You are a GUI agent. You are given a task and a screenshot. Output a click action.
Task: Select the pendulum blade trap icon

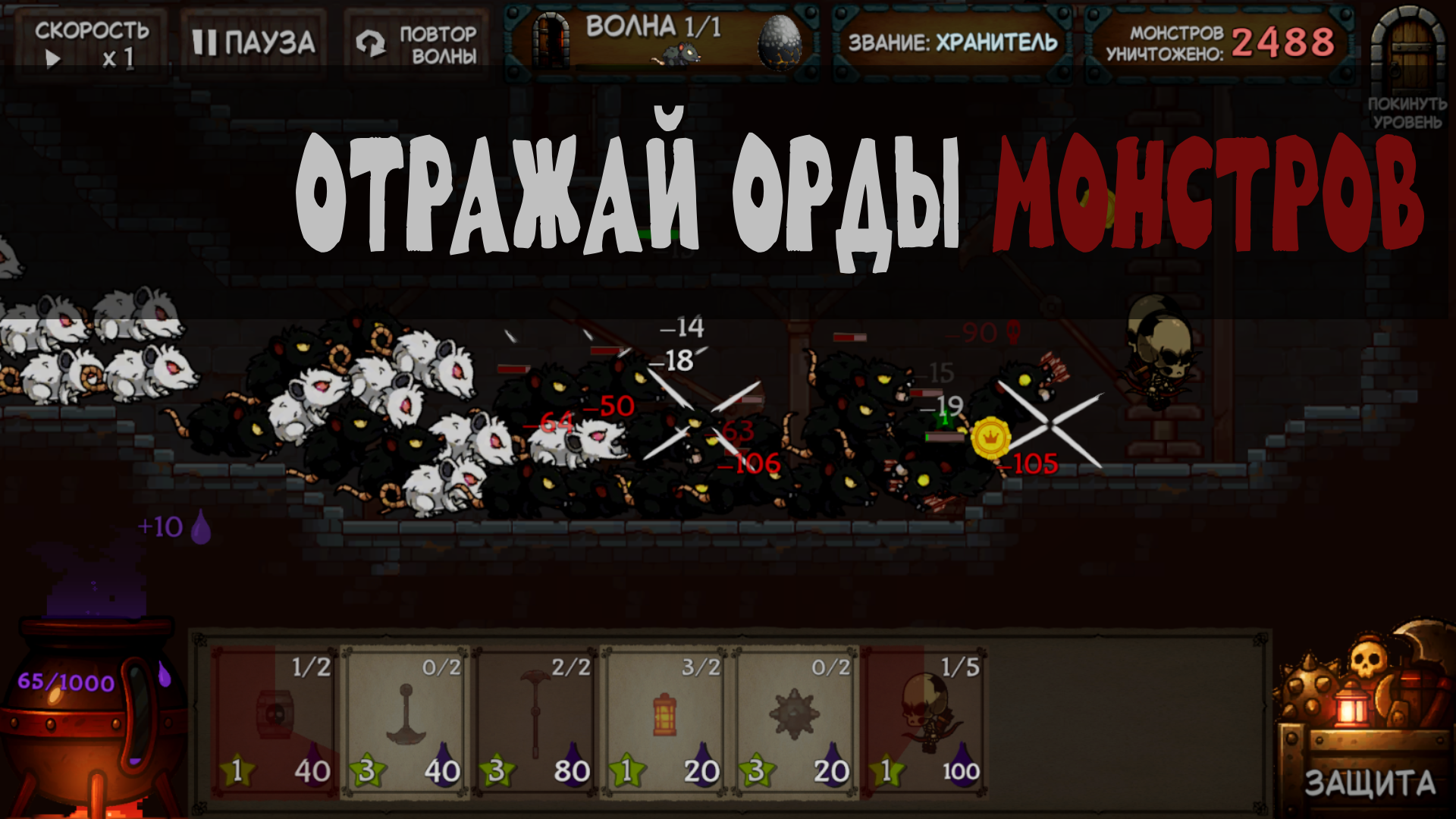[x=406, y=720]
